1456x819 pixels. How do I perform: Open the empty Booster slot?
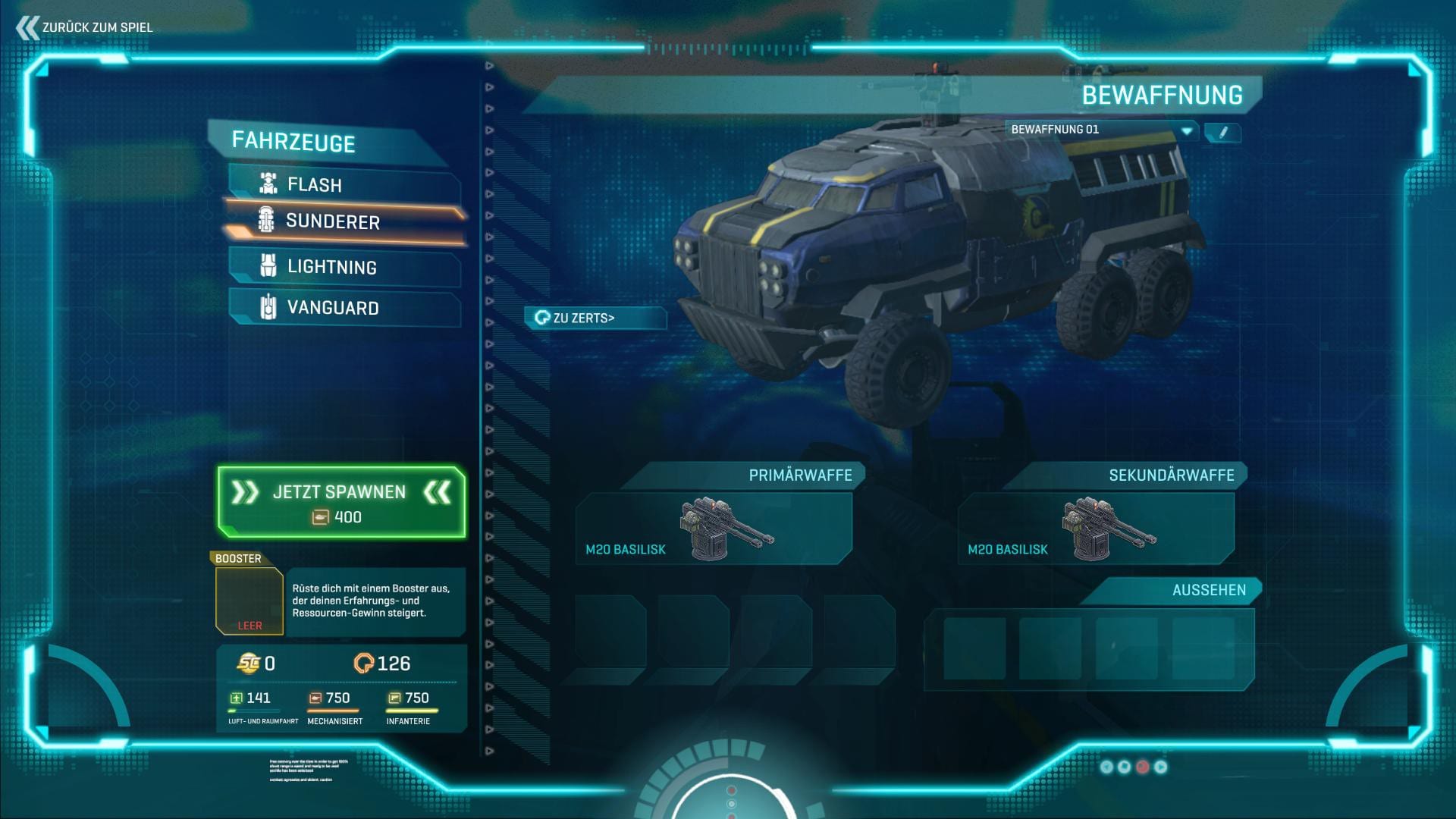249,600
